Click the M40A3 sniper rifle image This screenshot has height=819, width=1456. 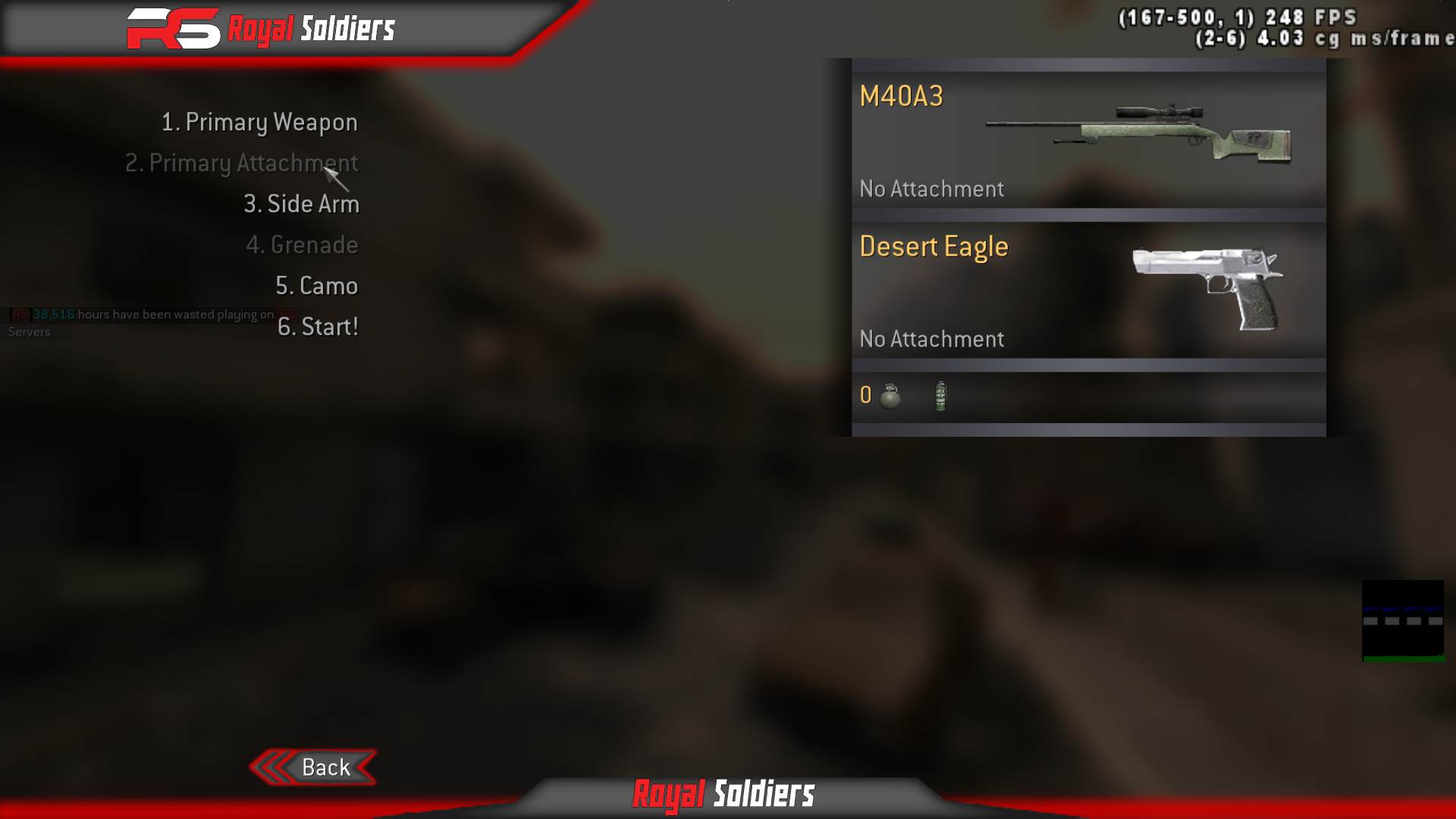click(x=1137, y=135)
